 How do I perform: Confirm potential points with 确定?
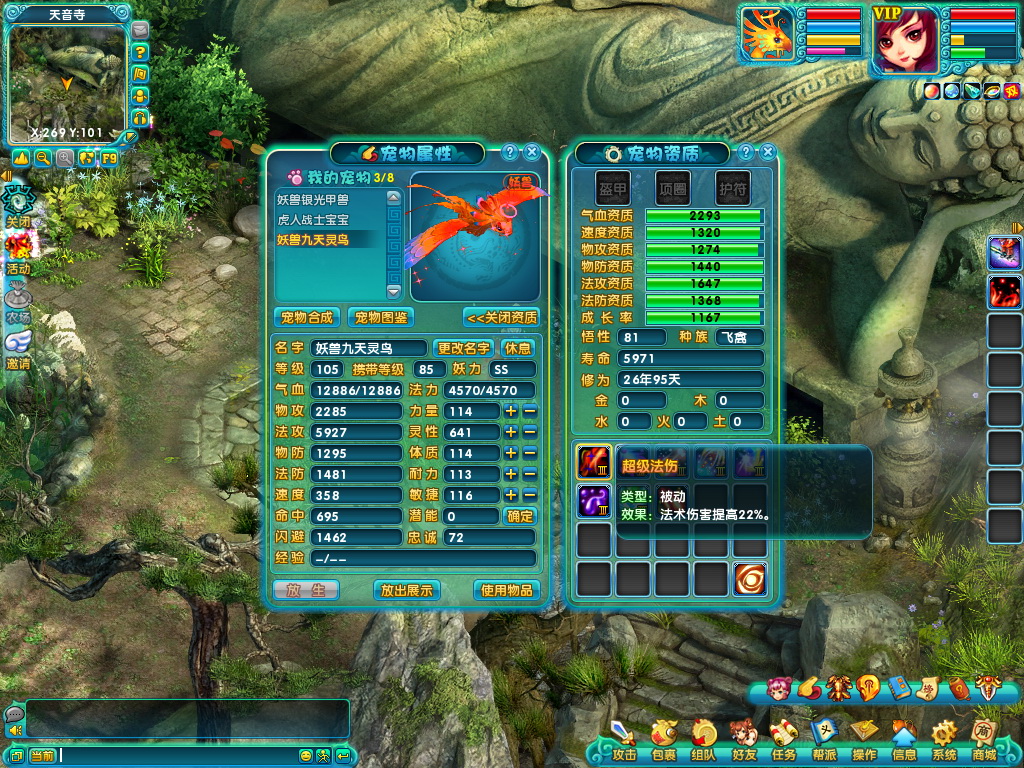(x=520, y=516)
